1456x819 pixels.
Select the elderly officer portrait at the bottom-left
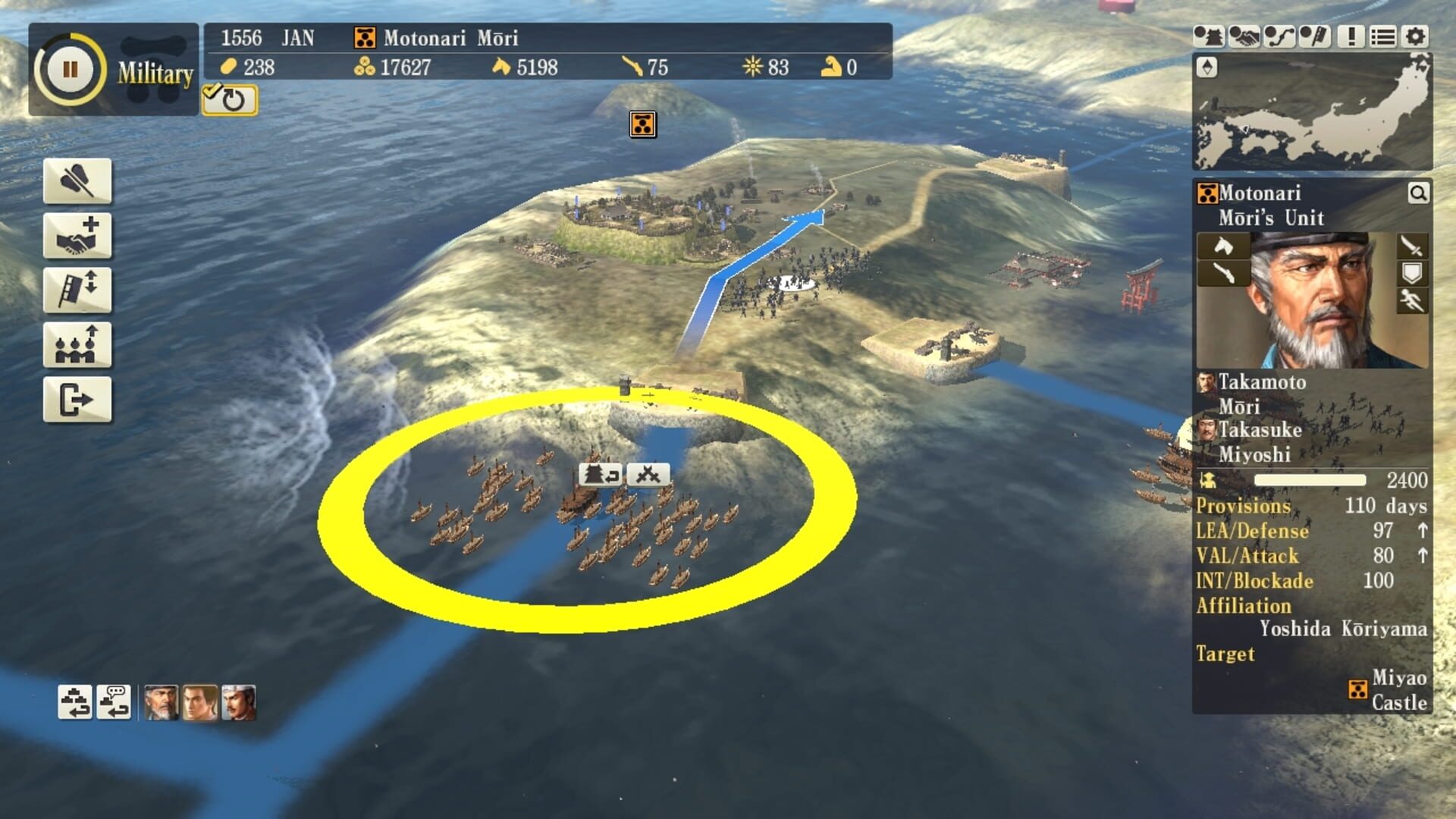(x=161, y=703)
